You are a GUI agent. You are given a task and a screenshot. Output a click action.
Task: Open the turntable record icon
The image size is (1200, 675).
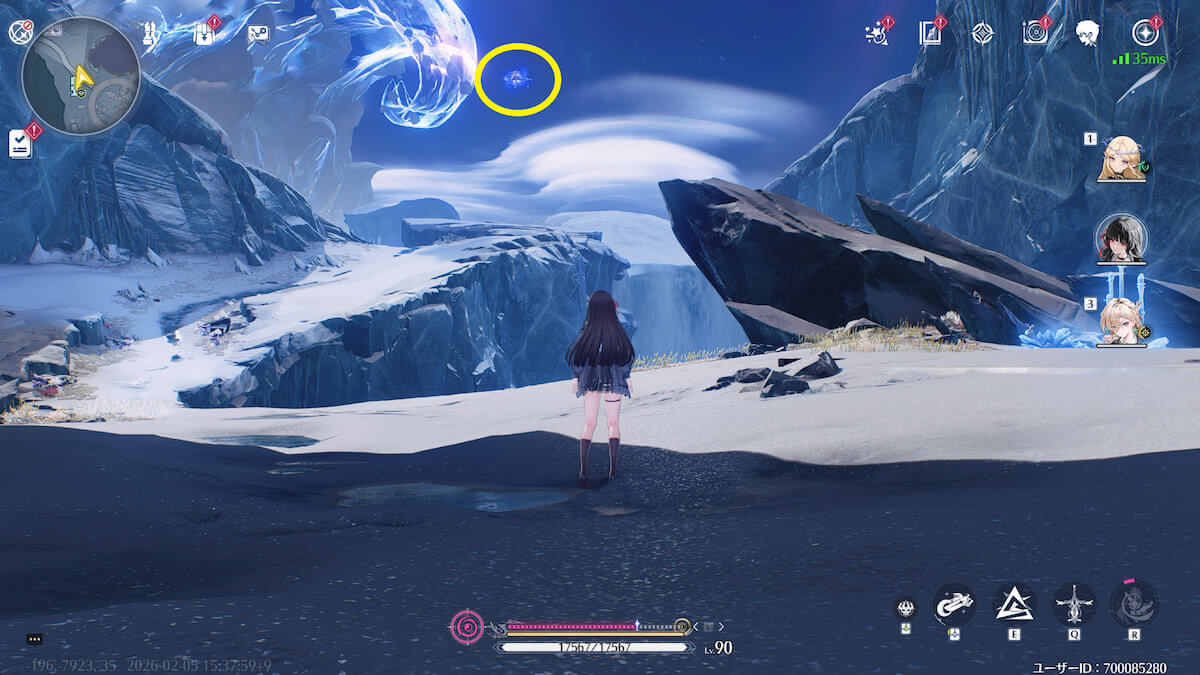point(1035,33)
